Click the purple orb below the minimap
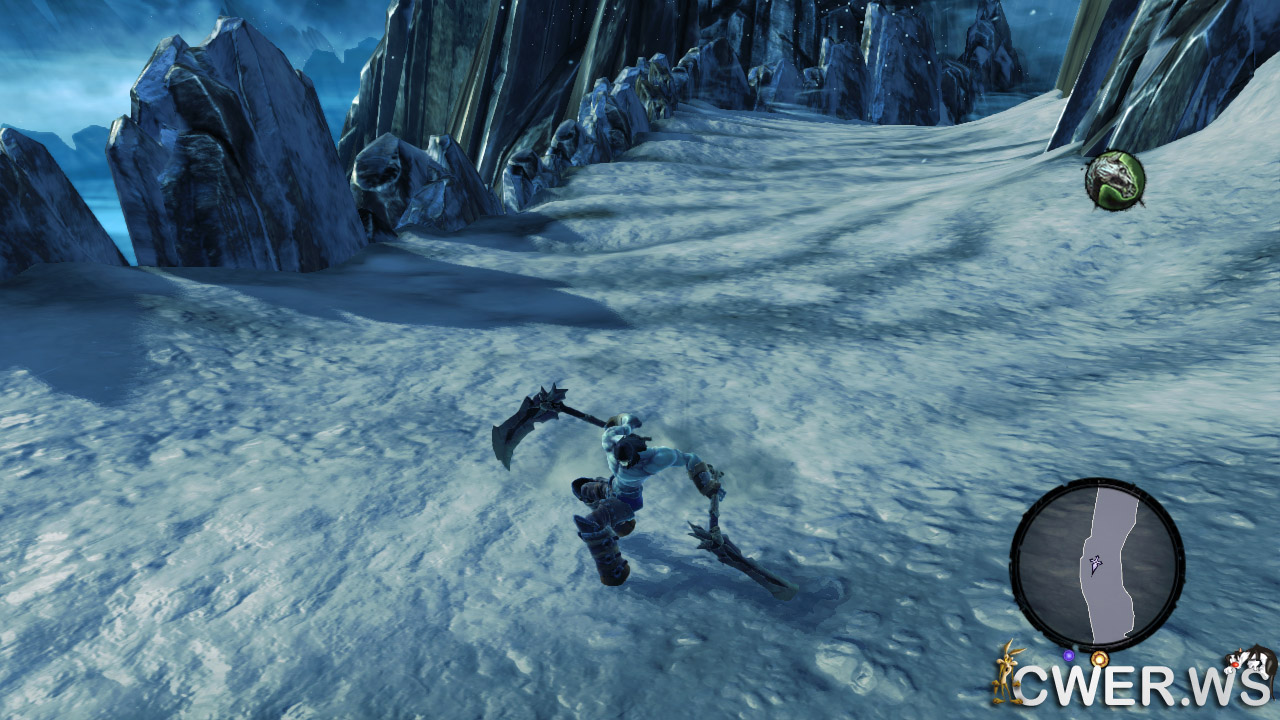Screen dimensions: 1280x720 click(x=1068, y=656)
